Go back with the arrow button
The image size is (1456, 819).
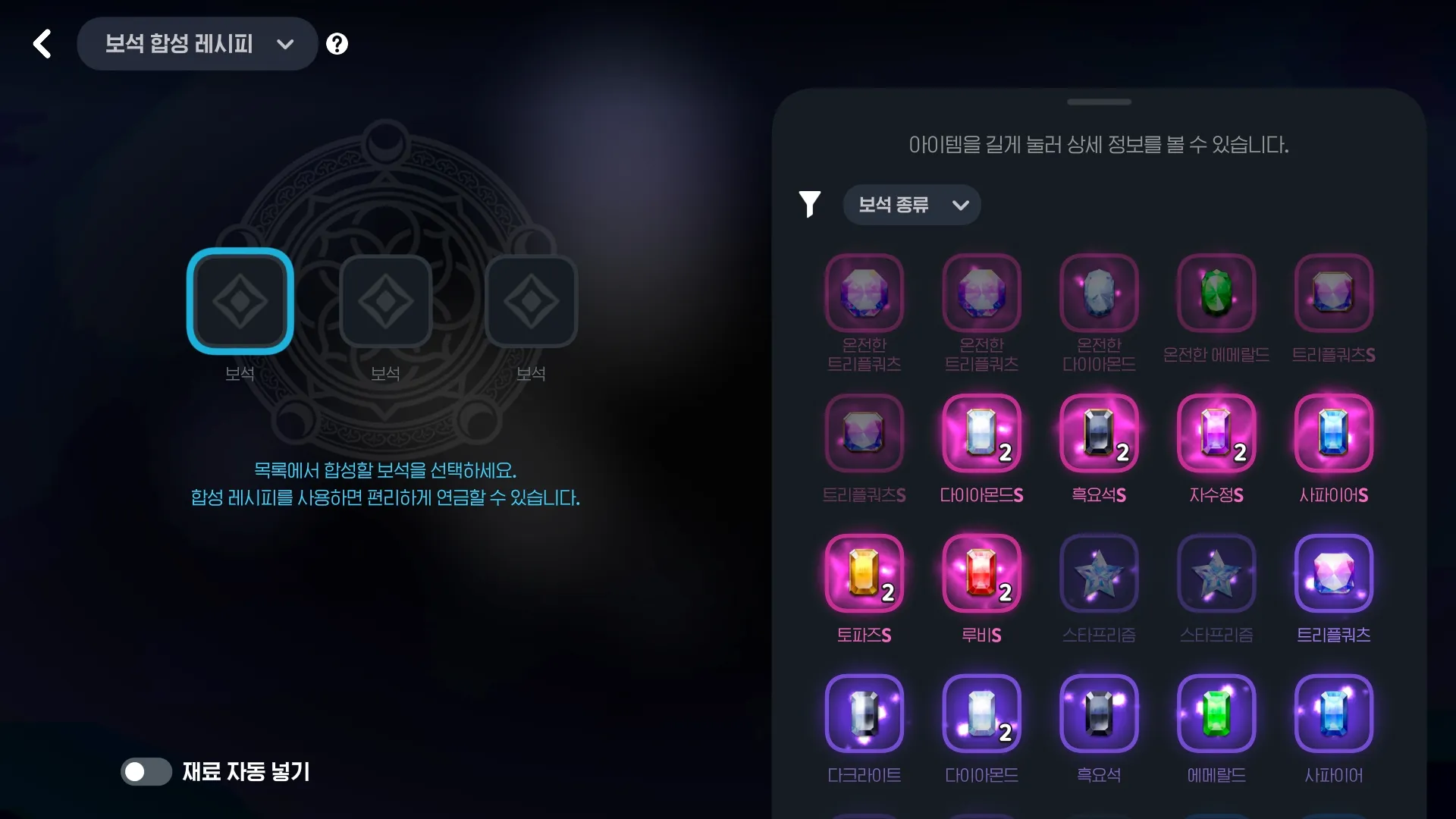click(x=42, y=44)
